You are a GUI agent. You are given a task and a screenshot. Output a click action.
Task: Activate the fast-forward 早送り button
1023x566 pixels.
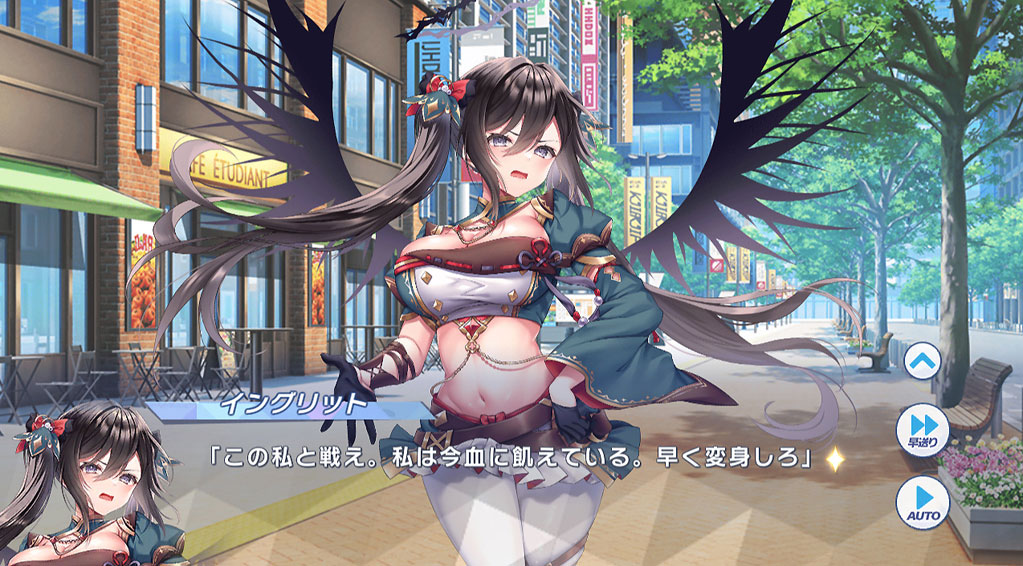pos(921,428)
